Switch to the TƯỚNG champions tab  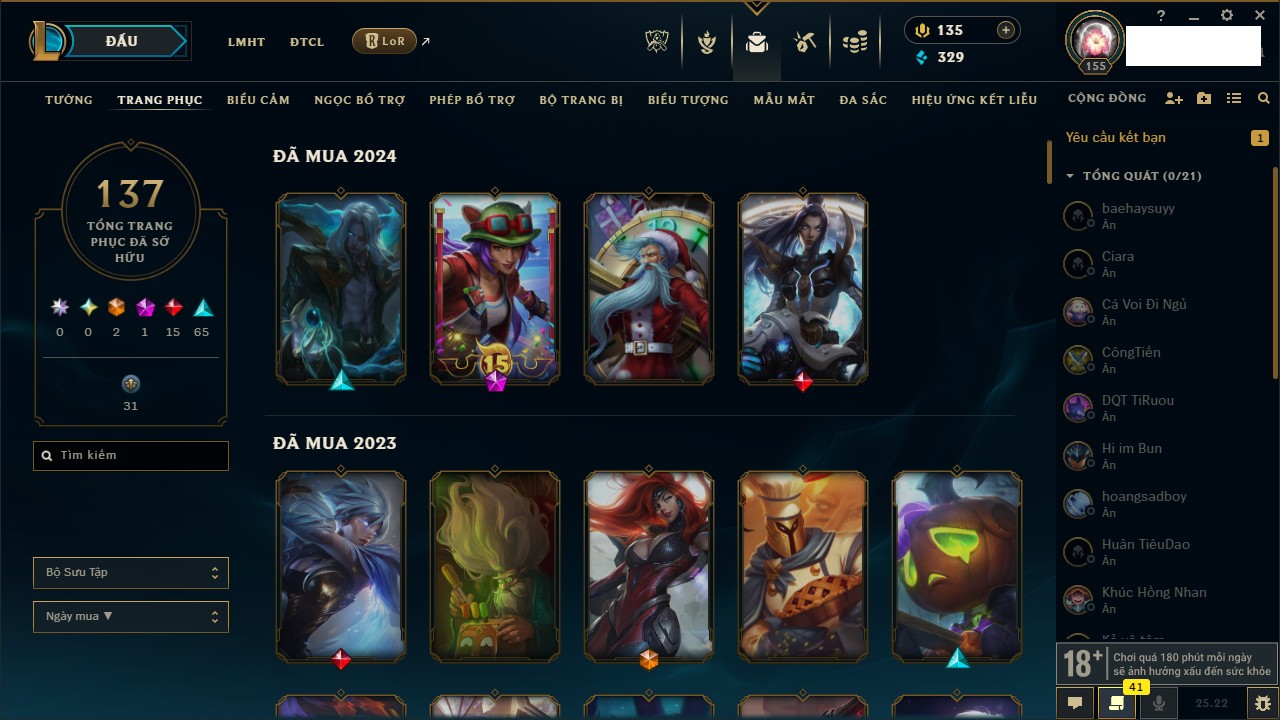(69, 100)
